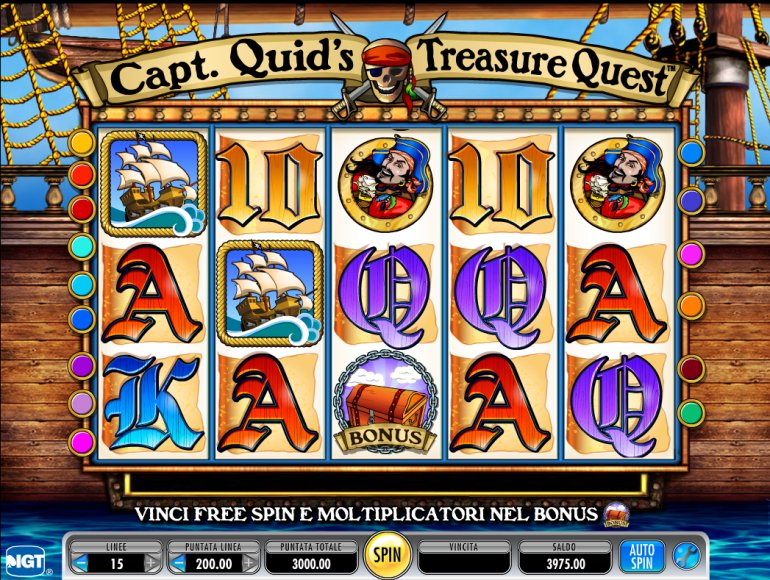Decrease the number of Linee
The width and height of the screenshot is (770, 580).
(x=82, y=565)
